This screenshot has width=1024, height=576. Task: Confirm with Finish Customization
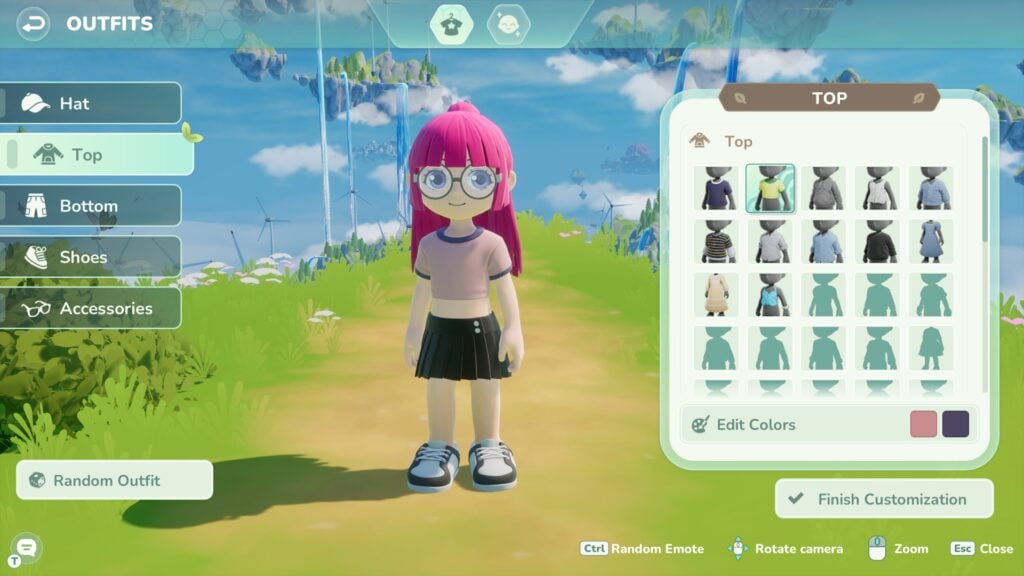[884, 499]
